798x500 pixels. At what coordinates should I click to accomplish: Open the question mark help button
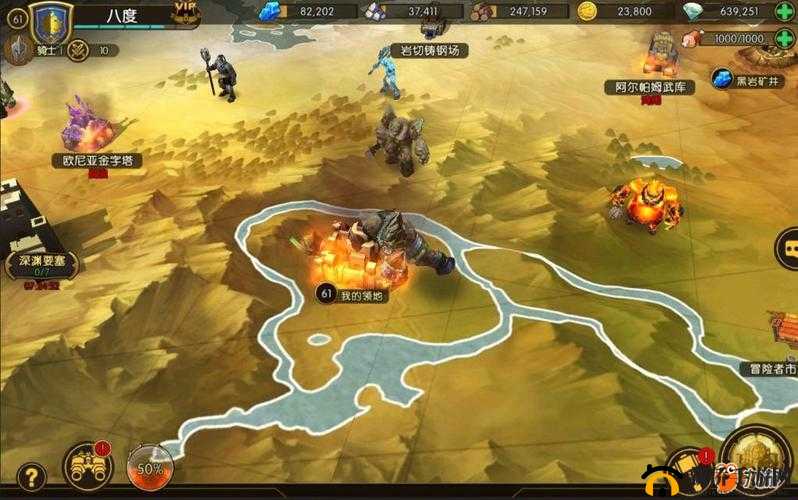[x=31, y=476]
